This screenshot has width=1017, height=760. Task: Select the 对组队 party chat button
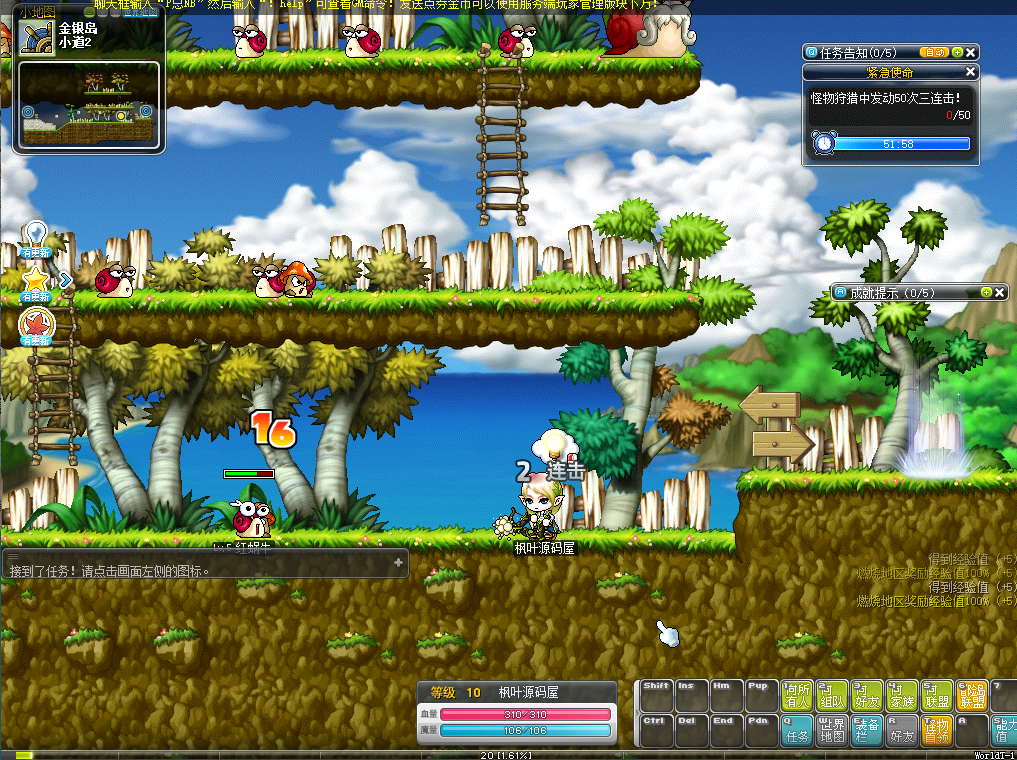pos(832,695)
